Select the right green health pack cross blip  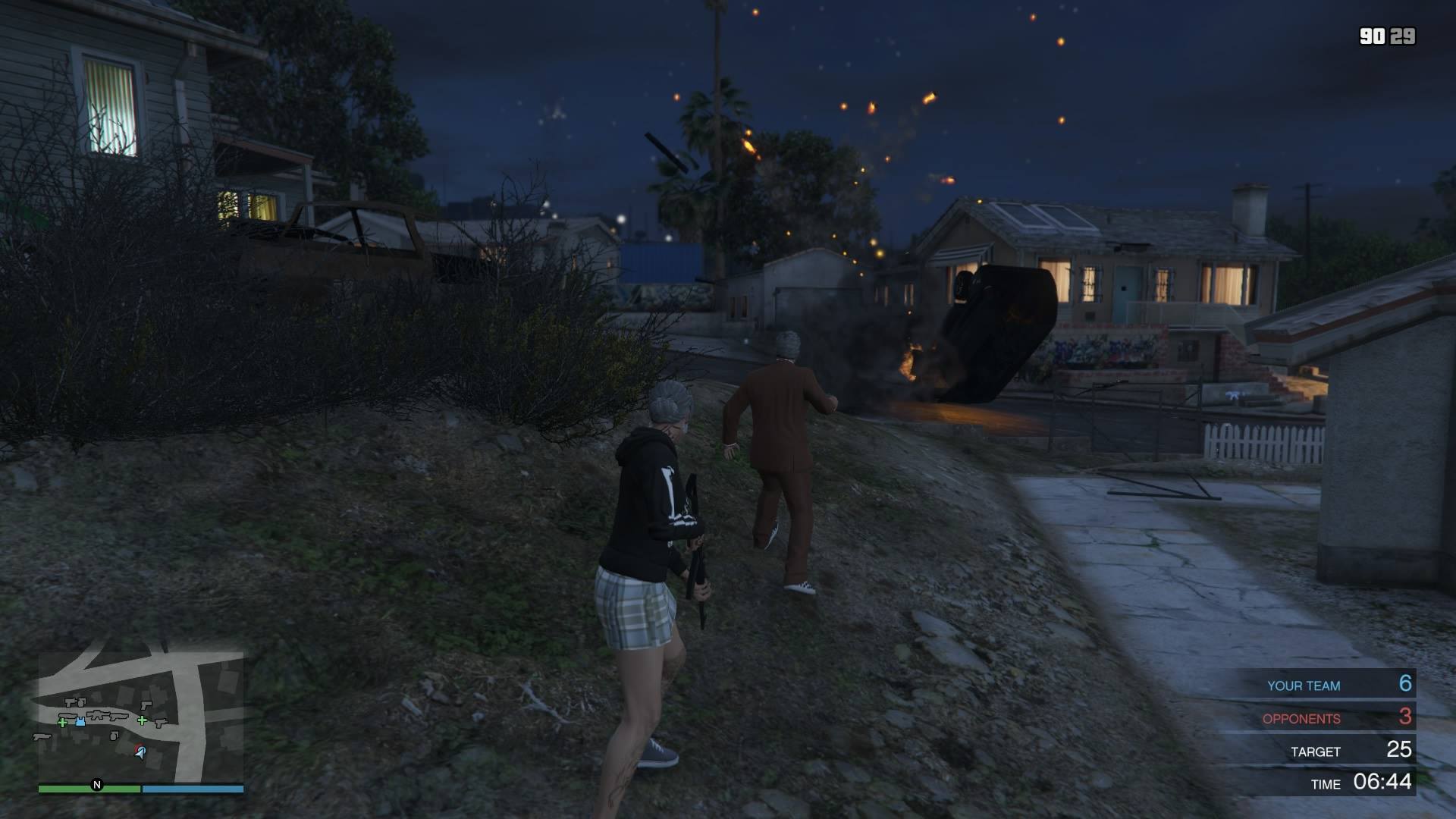click(x=142, y=720)
